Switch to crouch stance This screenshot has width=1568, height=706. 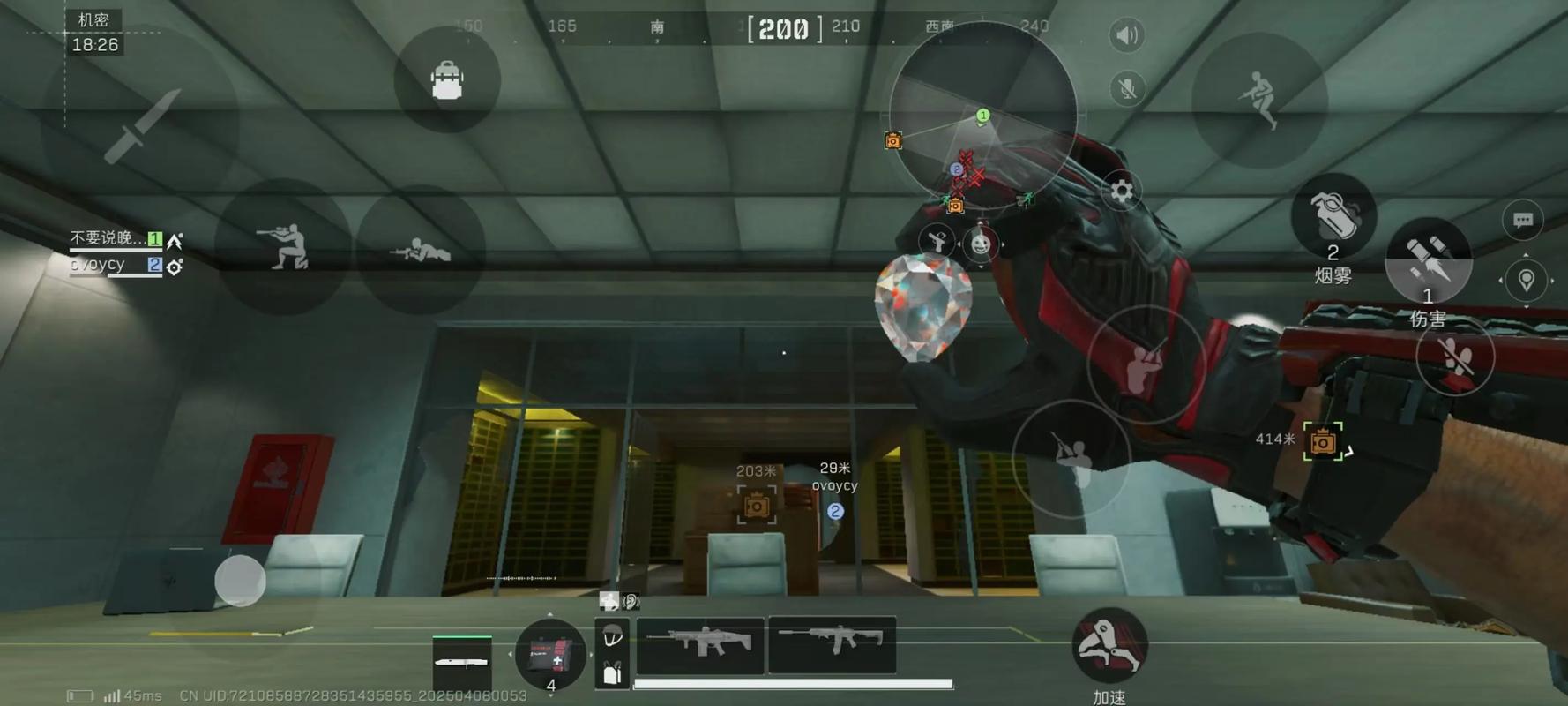point(284,247)
